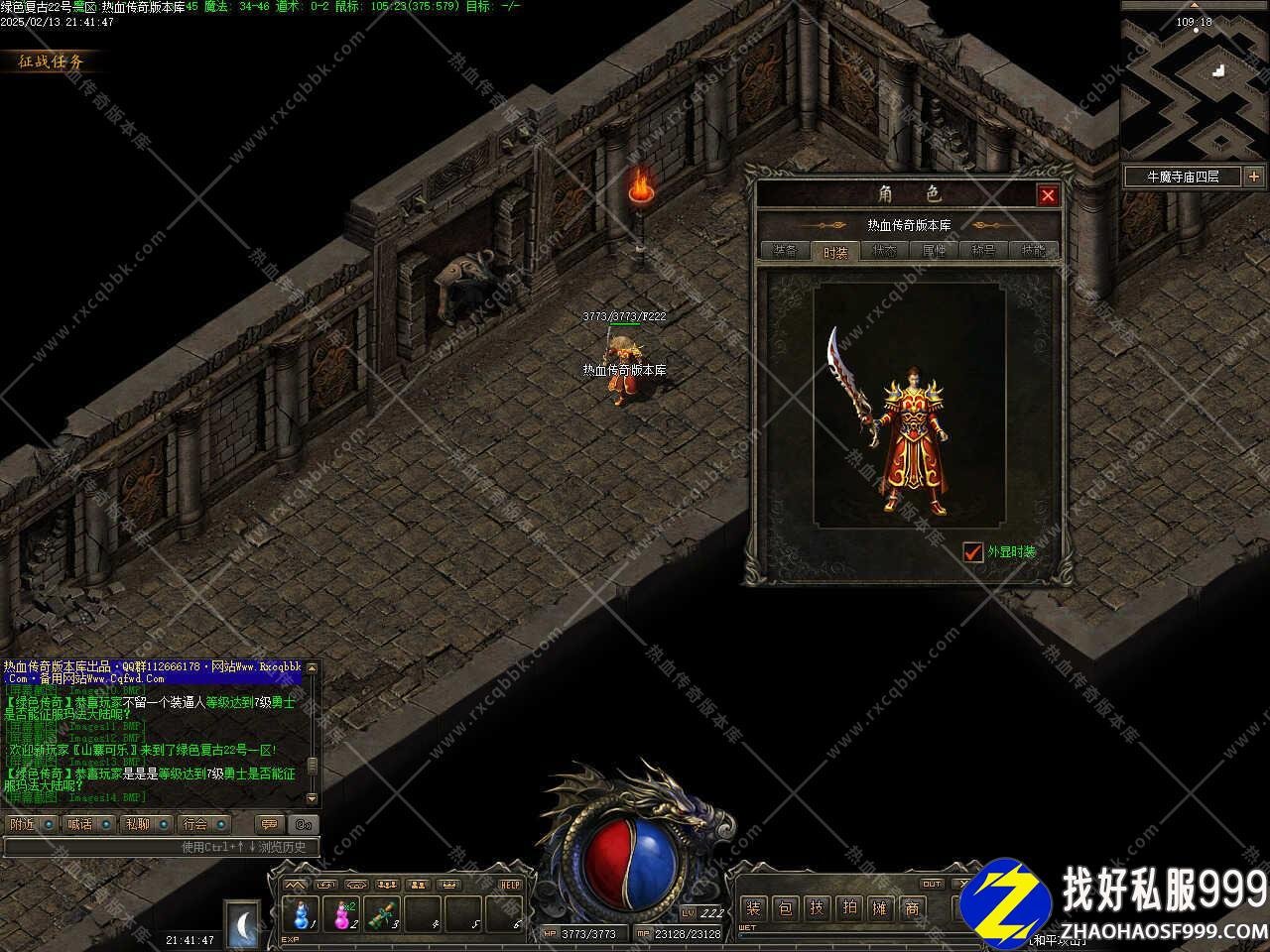
Task: Open the HELP button
Action: pyautogui.click(x=510, y=884)
